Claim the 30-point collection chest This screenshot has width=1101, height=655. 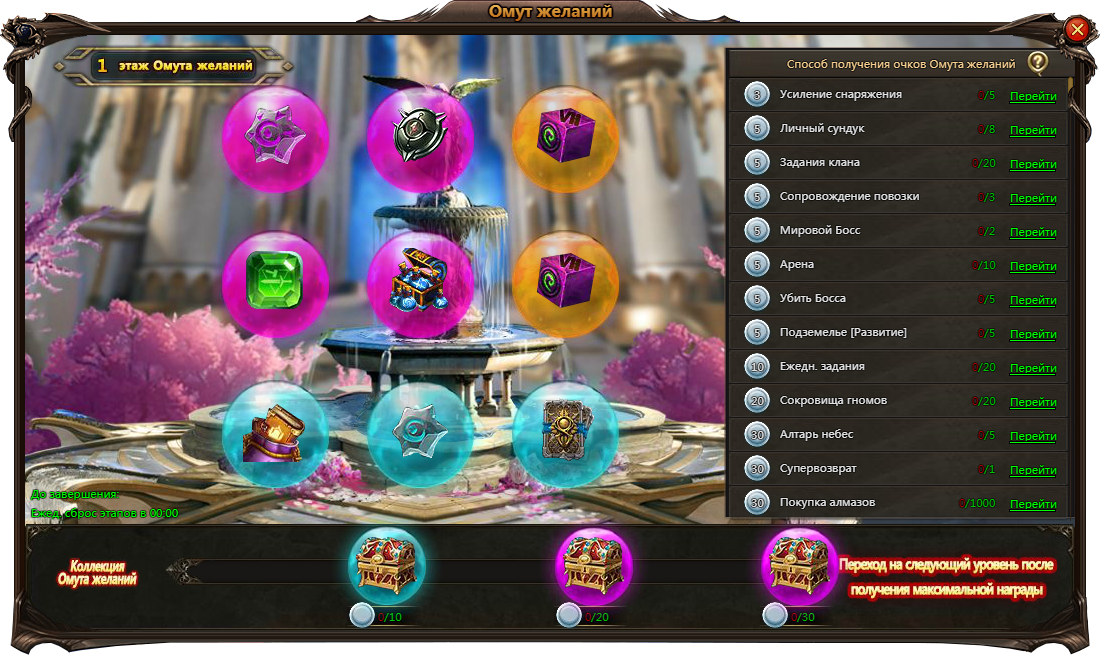pyautogui.click(x=800, y=566)
